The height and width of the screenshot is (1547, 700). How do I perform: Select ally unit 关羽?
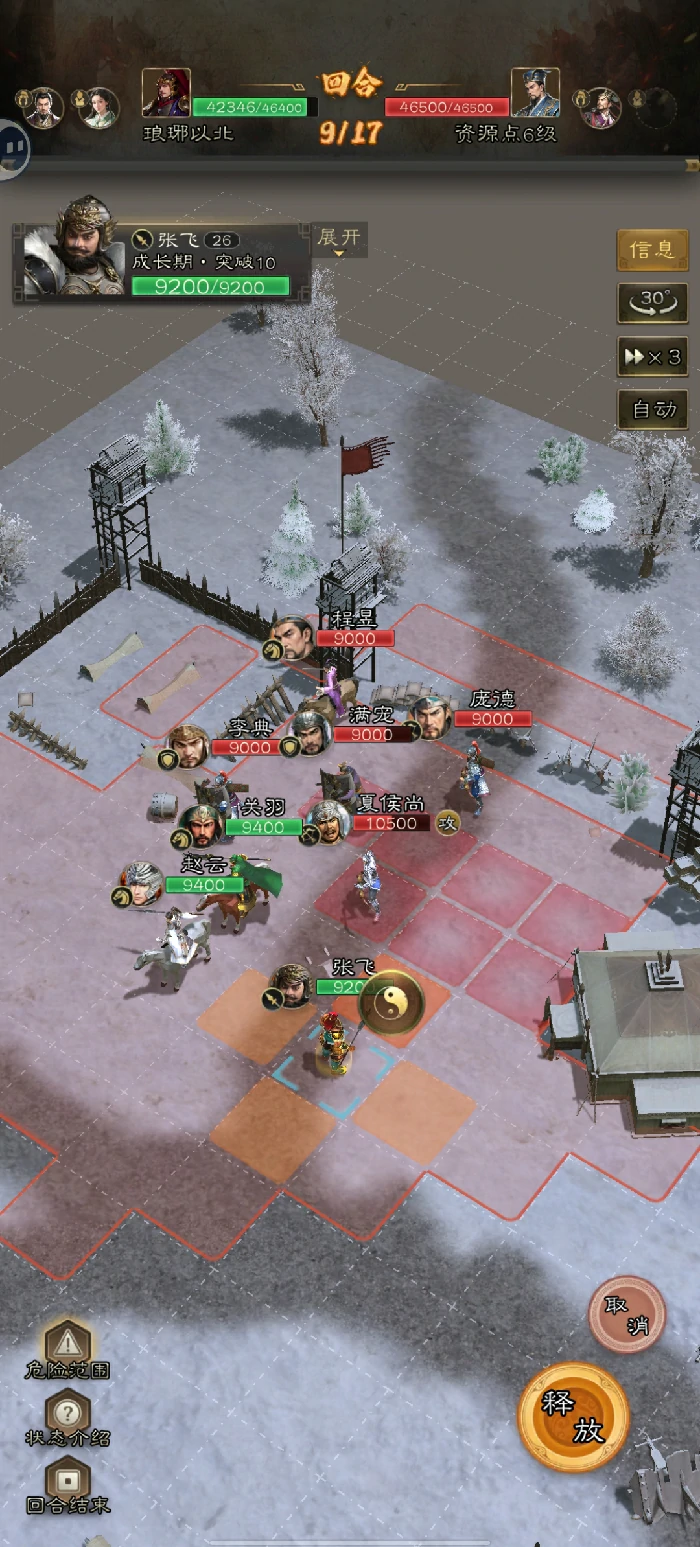[x=201, y=825]
